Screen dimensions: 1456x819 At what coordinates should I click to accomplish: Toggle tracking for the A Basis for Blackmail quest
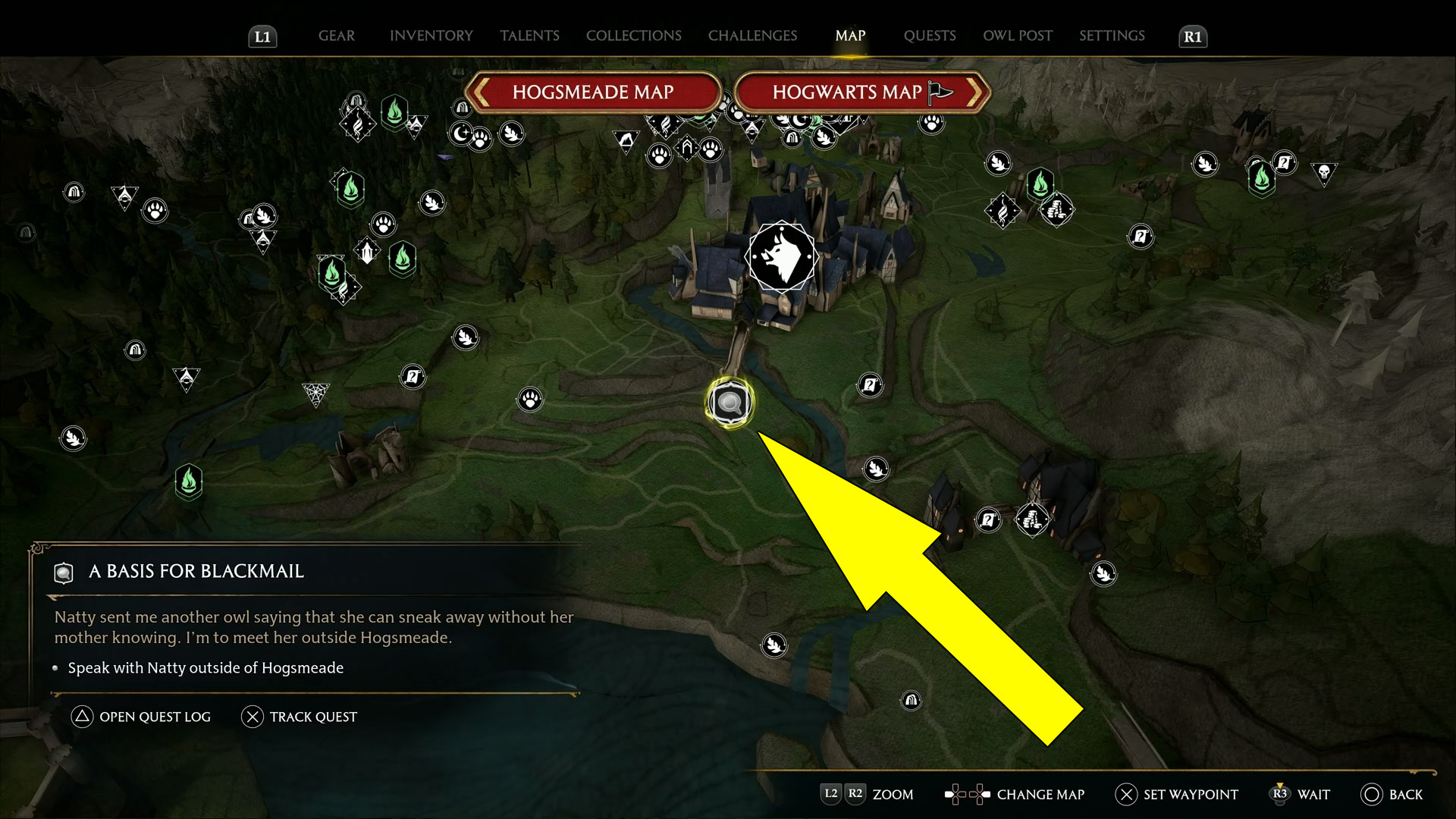tap(300, 717)
